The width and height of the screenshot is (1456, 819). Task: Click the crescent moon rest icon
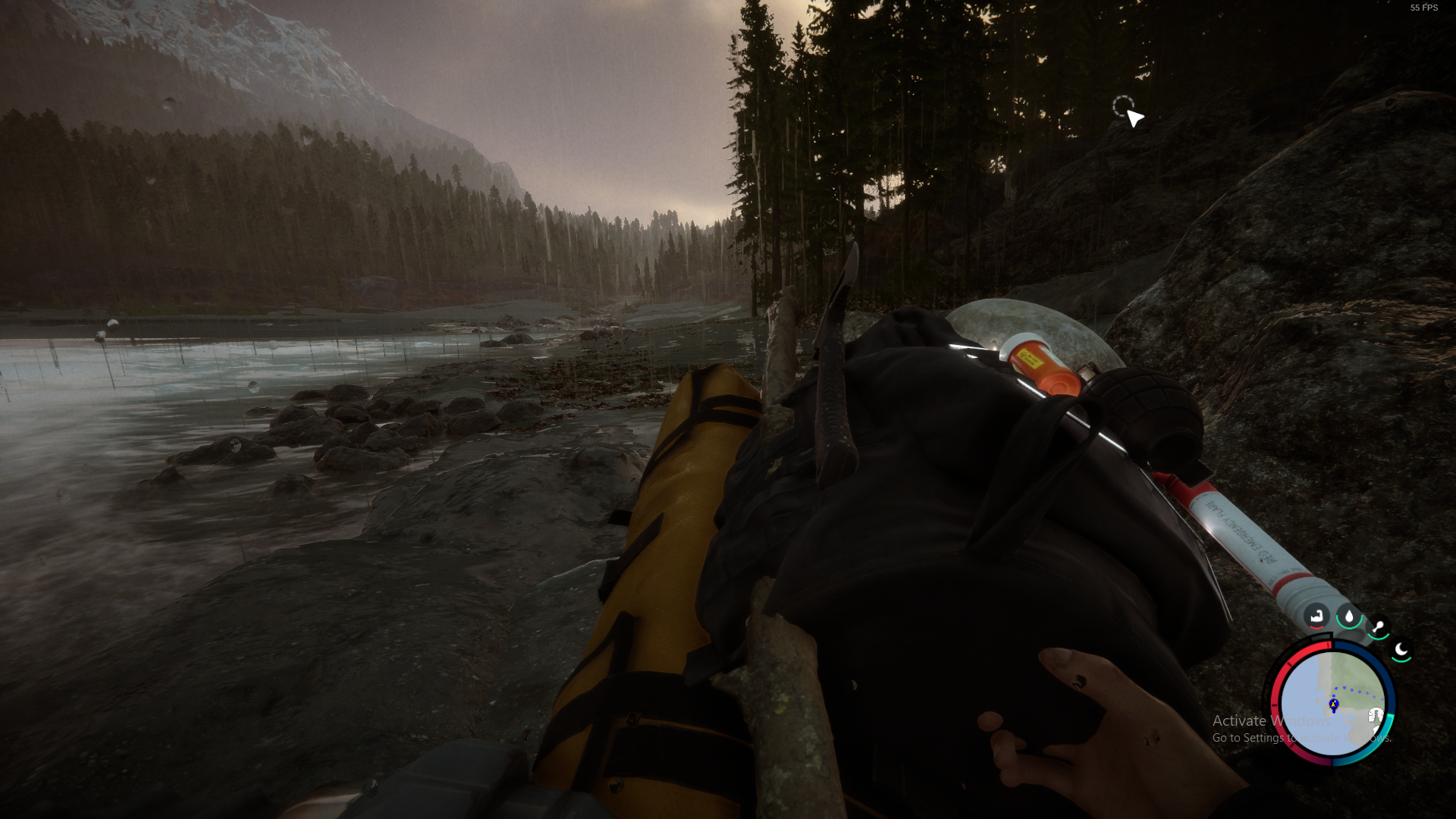(1401, 650)
